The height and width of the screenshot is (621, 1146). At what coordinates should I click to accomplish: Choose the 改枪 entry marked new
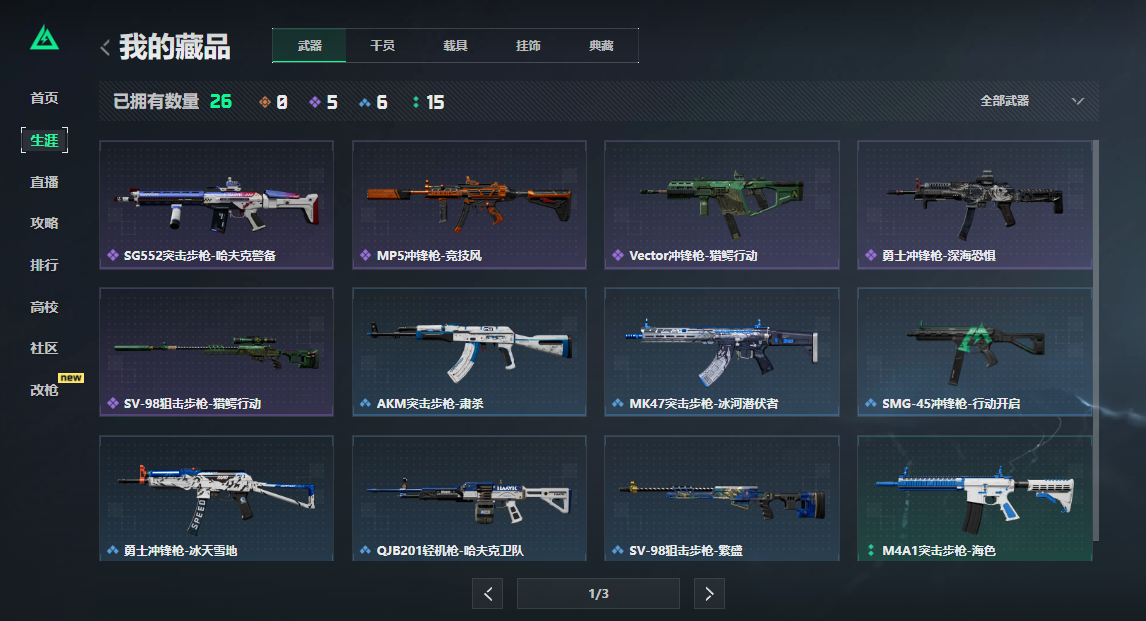pos(44,390)
